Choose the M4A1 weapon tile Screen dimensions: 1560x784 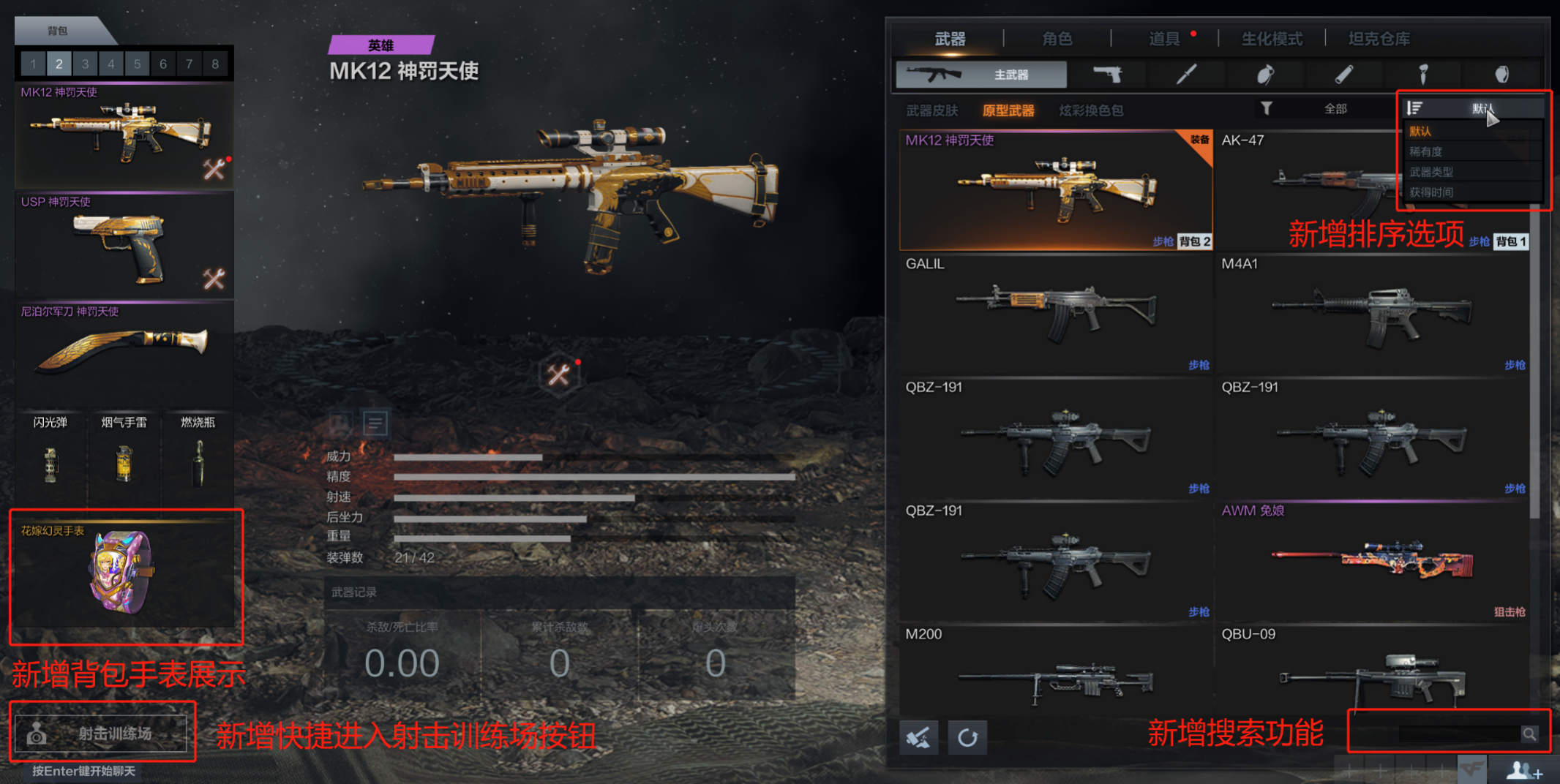(1371, 313)
